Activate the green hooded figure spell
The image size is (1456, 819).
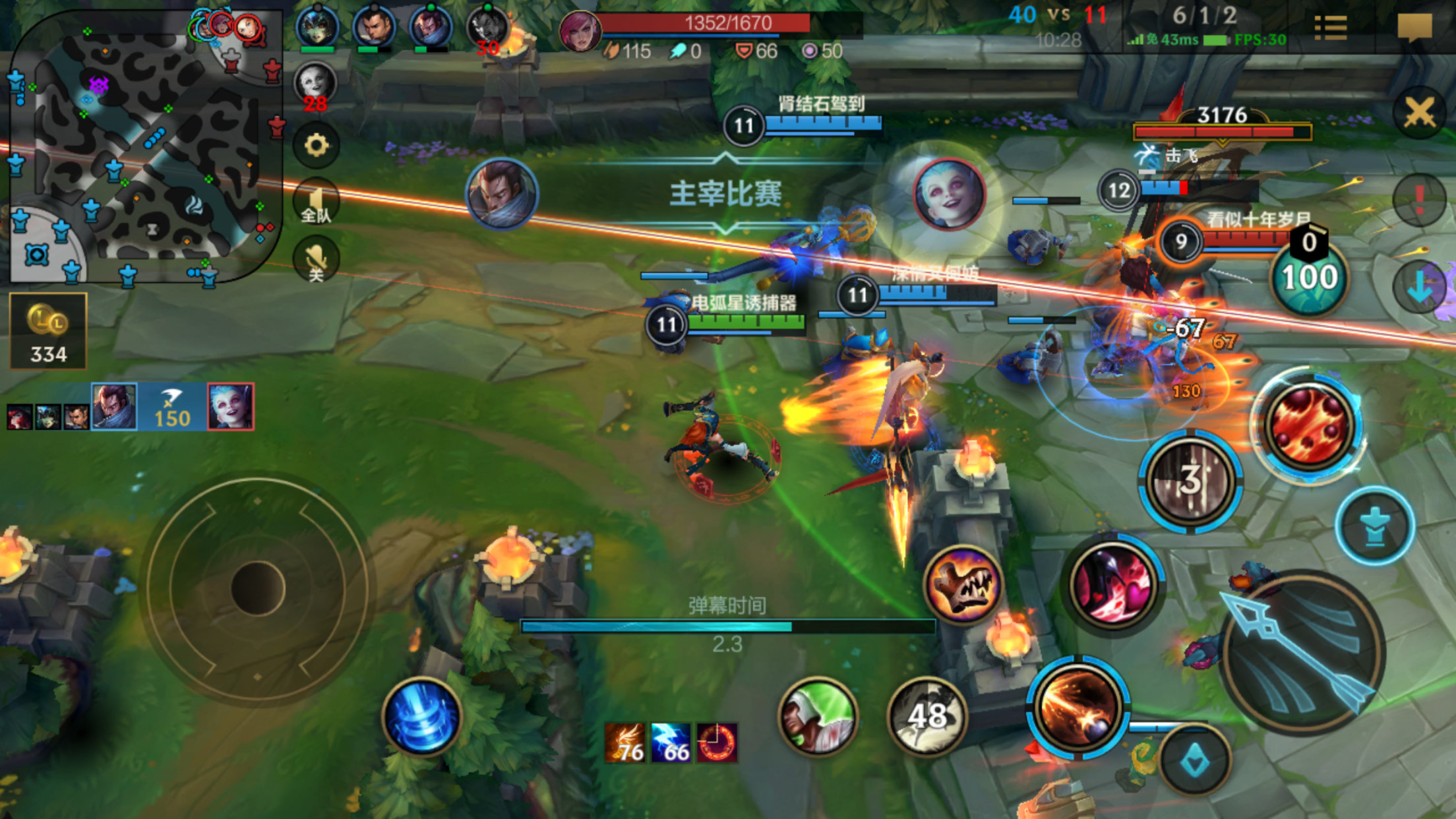(818, 717)
